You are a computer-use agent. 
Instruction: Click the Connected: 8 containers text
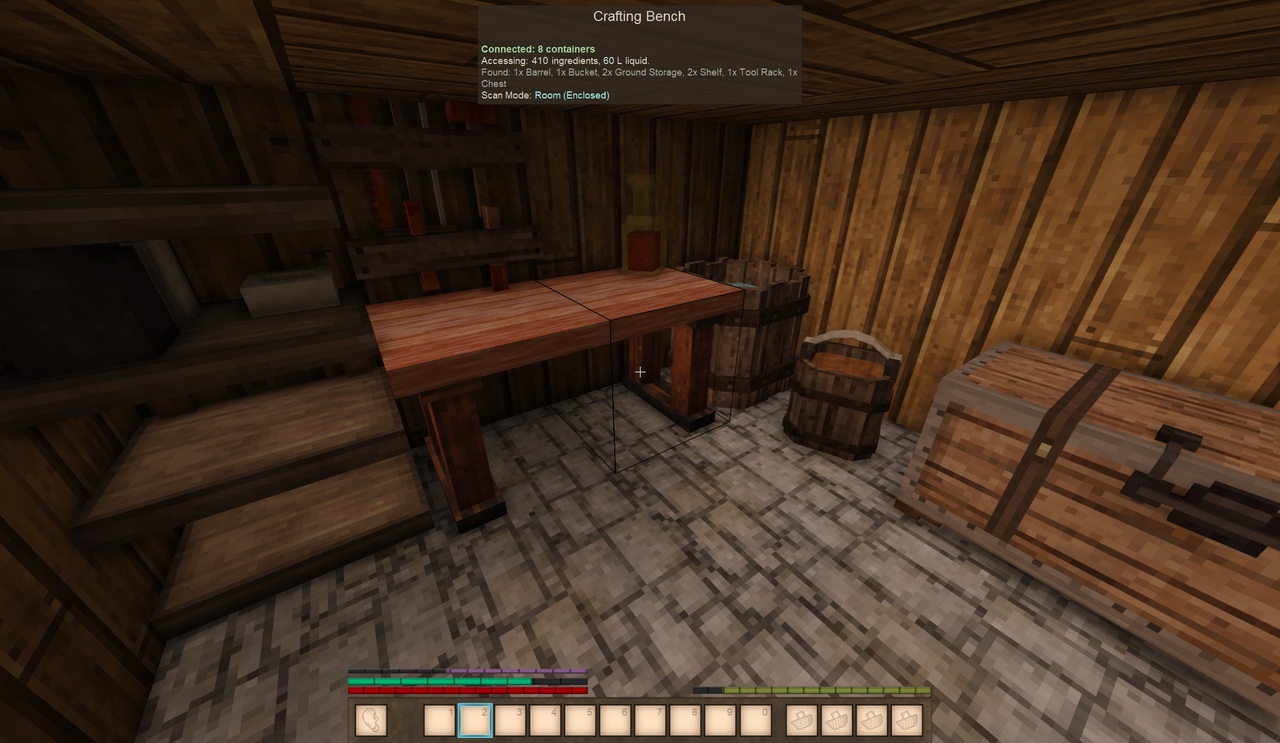538,48
